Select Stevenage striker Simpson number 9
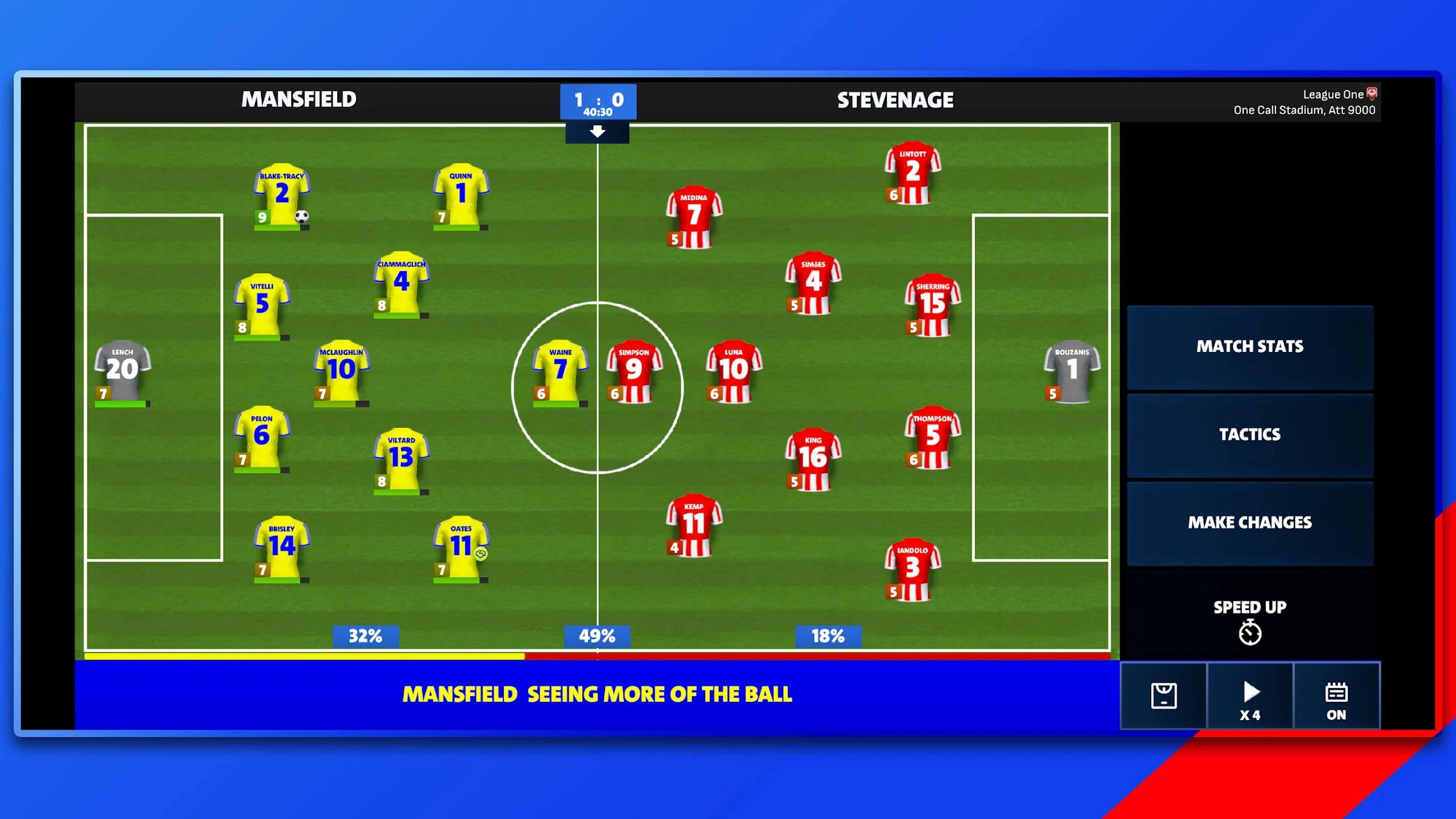Screen dimensions: 1456x819 [x=634, y=371]
